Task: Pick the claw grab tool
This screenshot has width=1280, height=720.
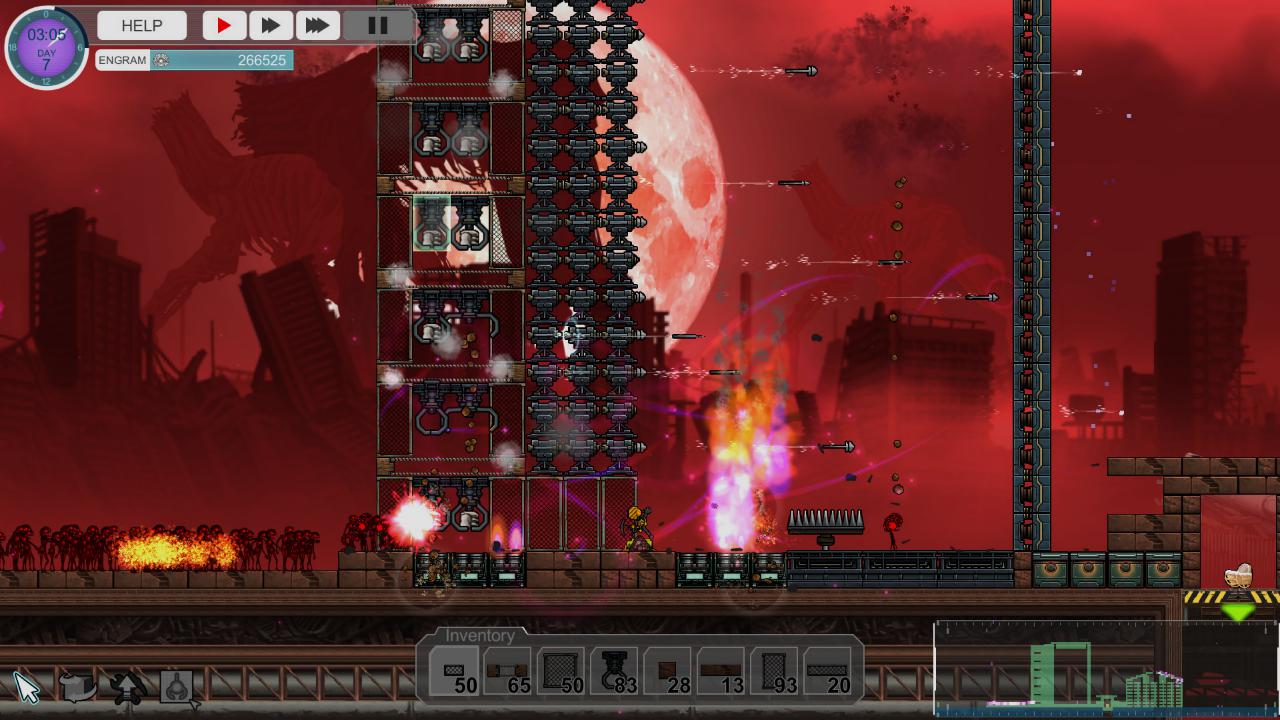Action: point(178,687)
